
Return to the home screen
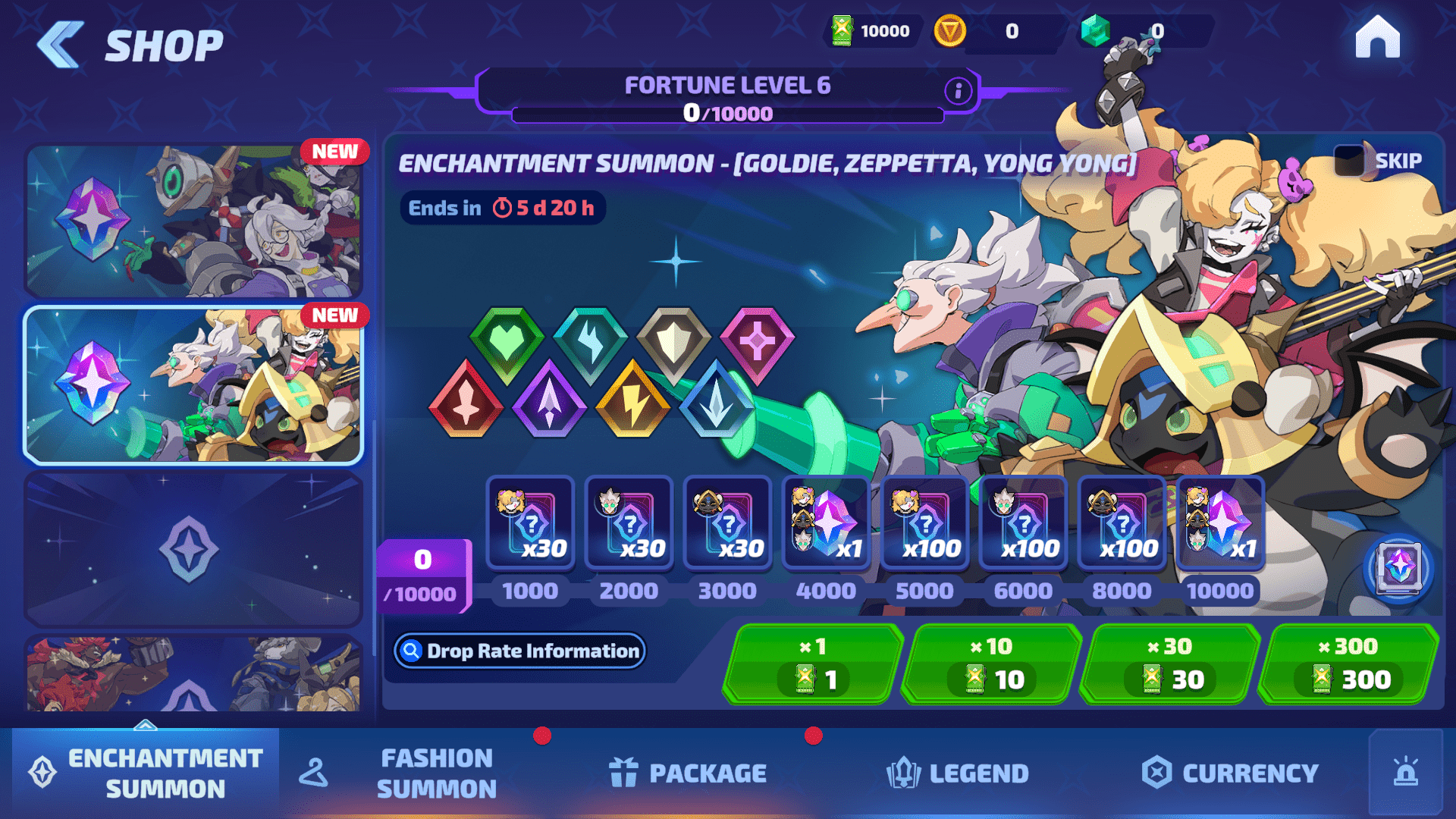[x=1377, y=38]
